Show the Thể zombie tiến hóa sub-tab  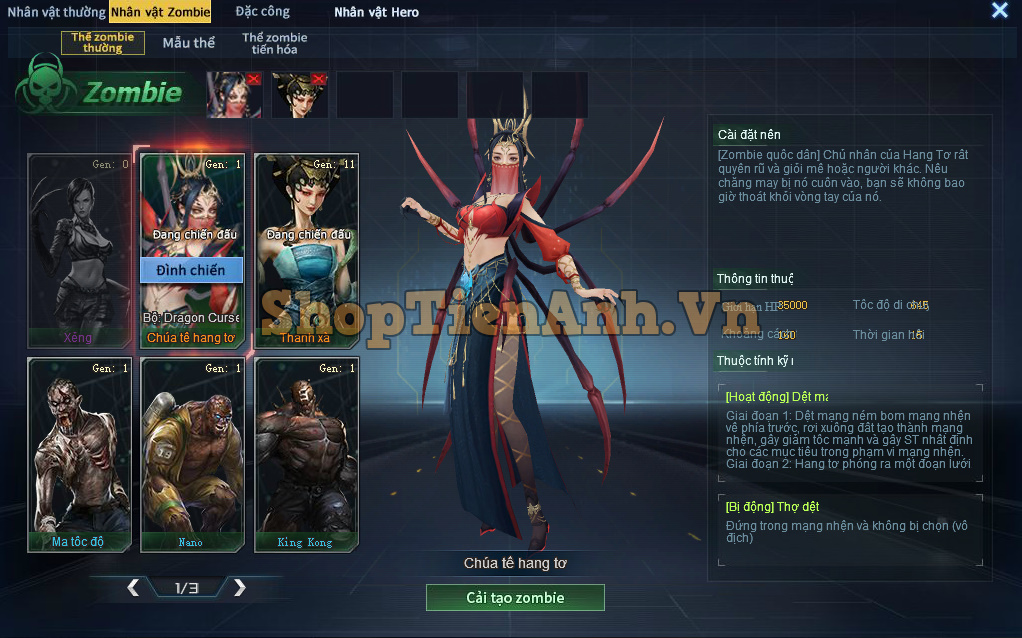click(274, 43)
